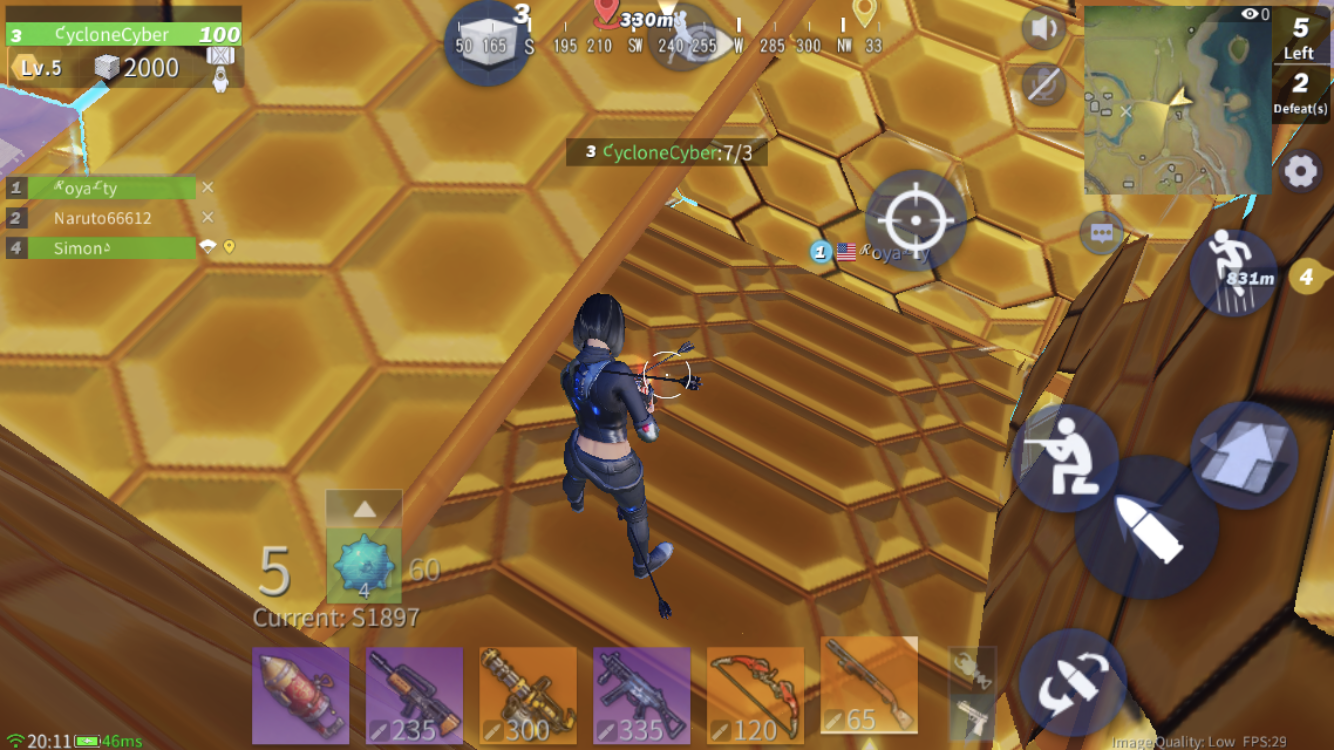
Task: Unmute the crossed-out microphone
Action: click(x=1043, y=84)
